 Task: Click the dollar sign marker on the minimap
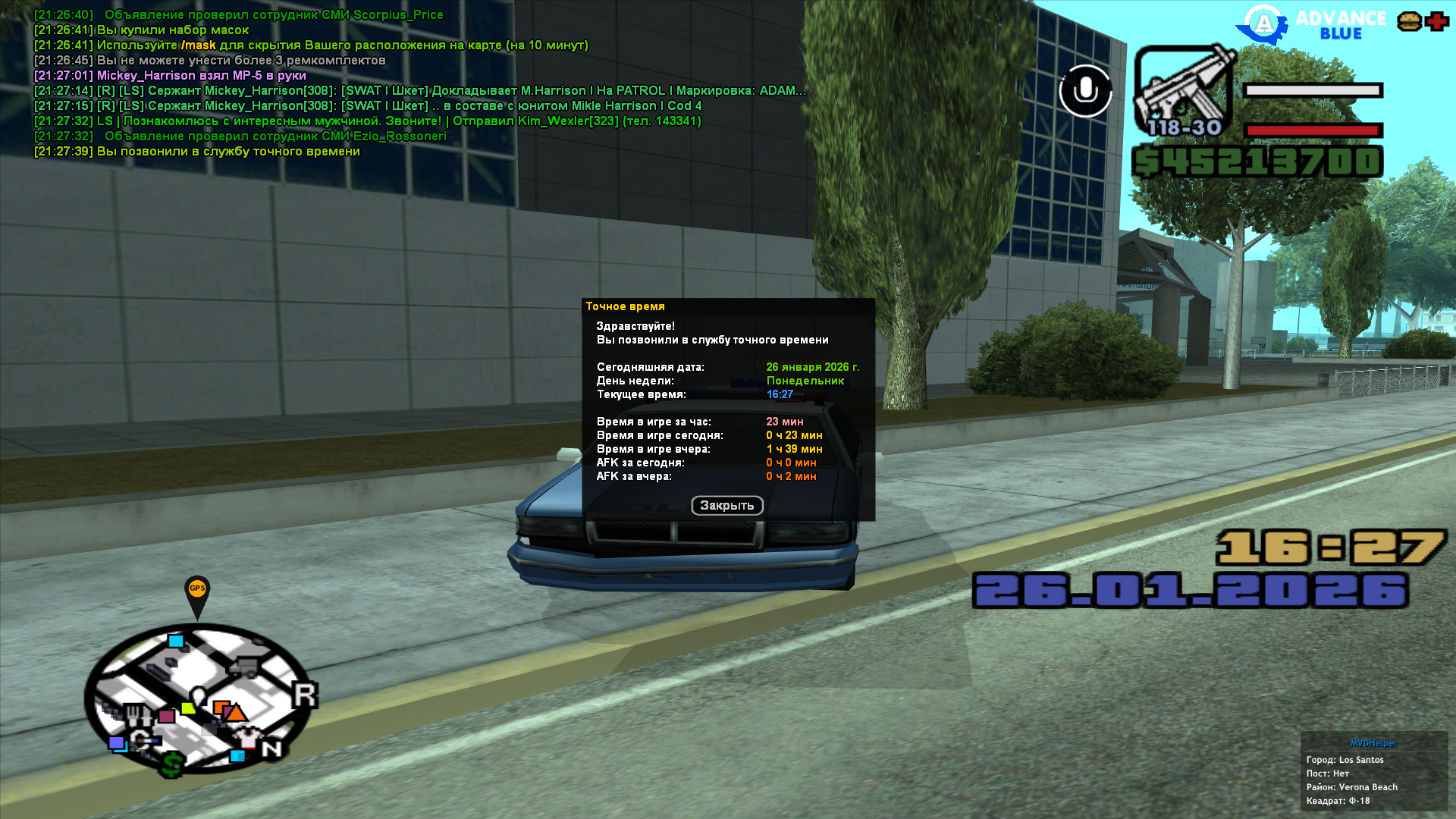pos(172,764)
